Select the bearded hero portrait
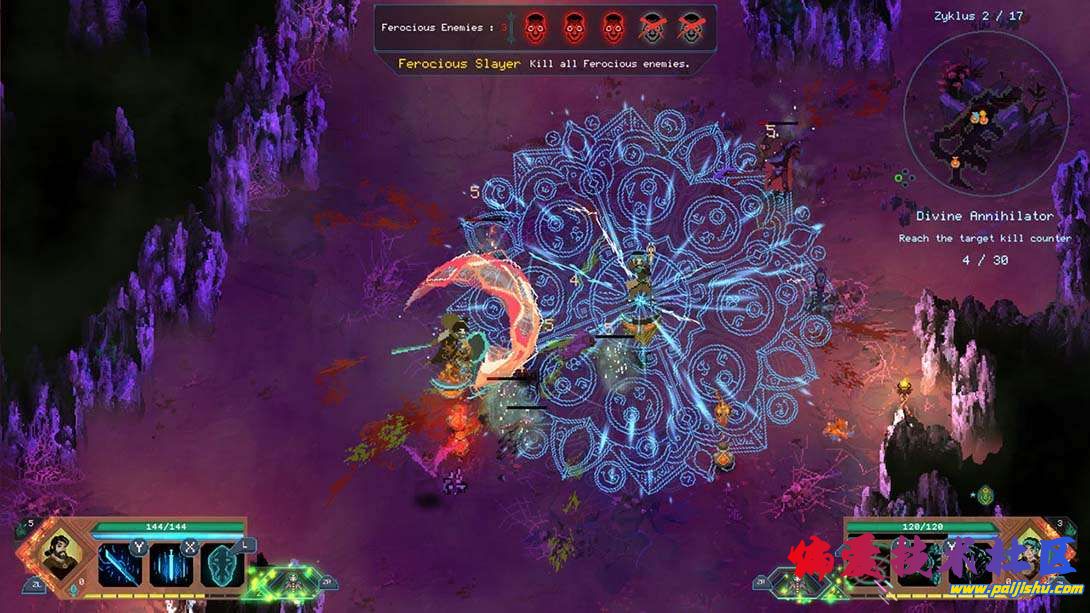The image size is (1090, 613). (60, 555)
